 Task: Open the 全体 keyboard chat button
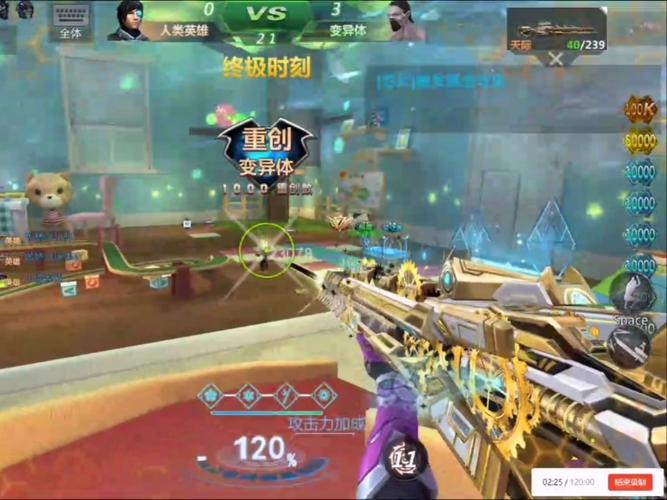[70, 21]
